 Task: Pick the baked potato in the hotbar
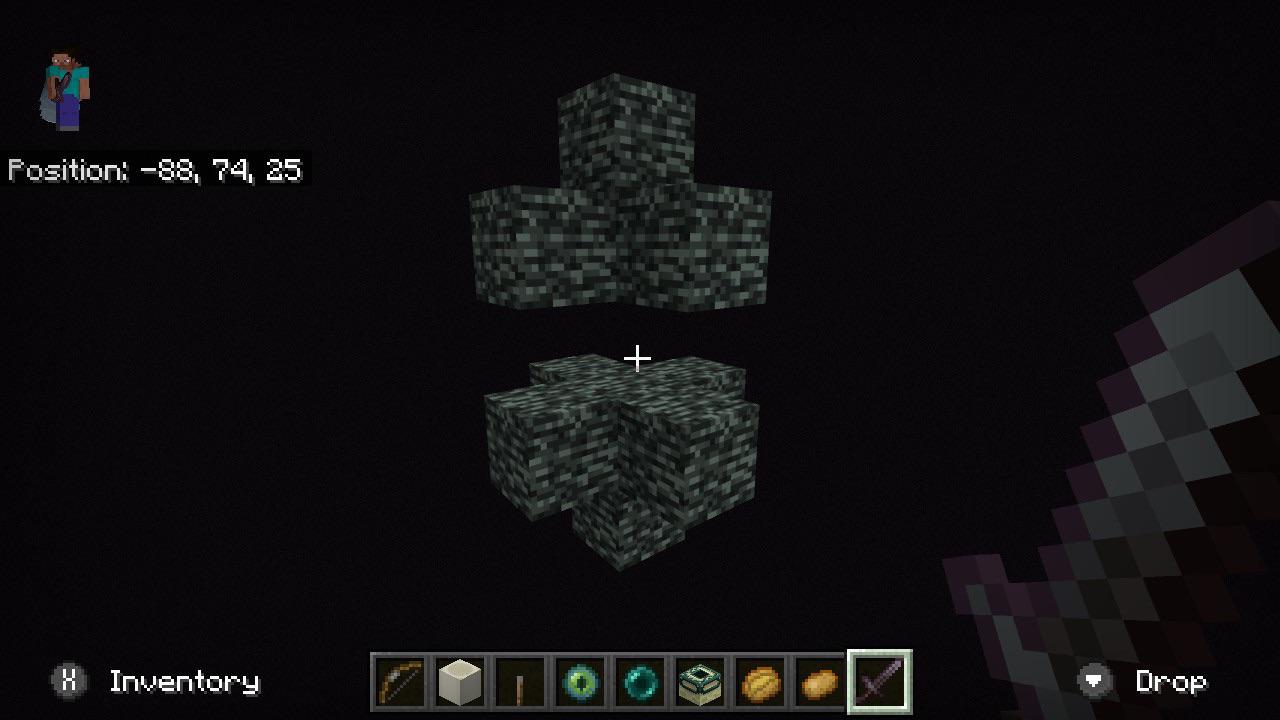tap(819, 681)
